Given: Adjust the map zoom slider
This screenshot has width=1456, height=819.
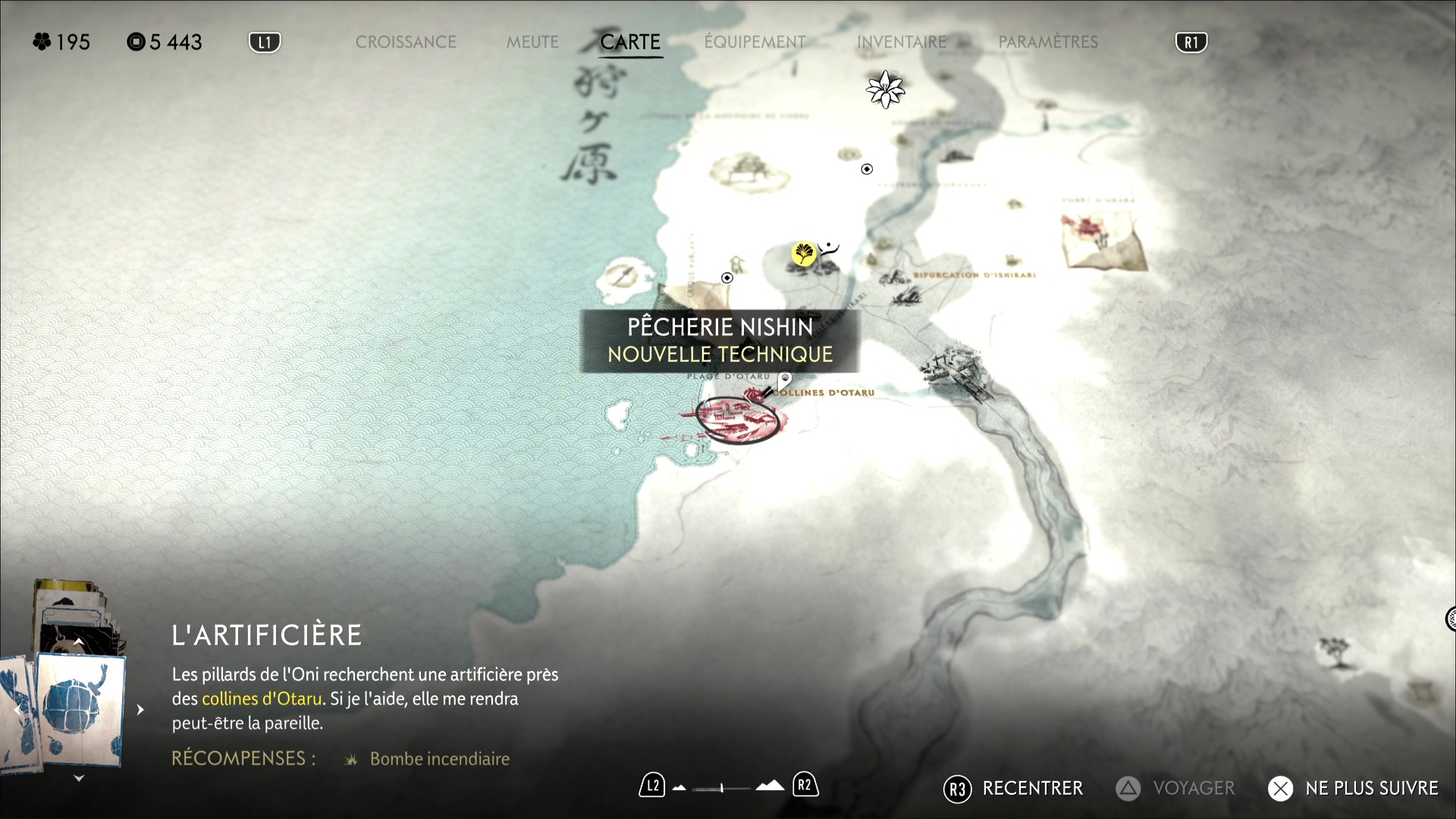Looking at the screenshot, I should (x=721, y=788).
